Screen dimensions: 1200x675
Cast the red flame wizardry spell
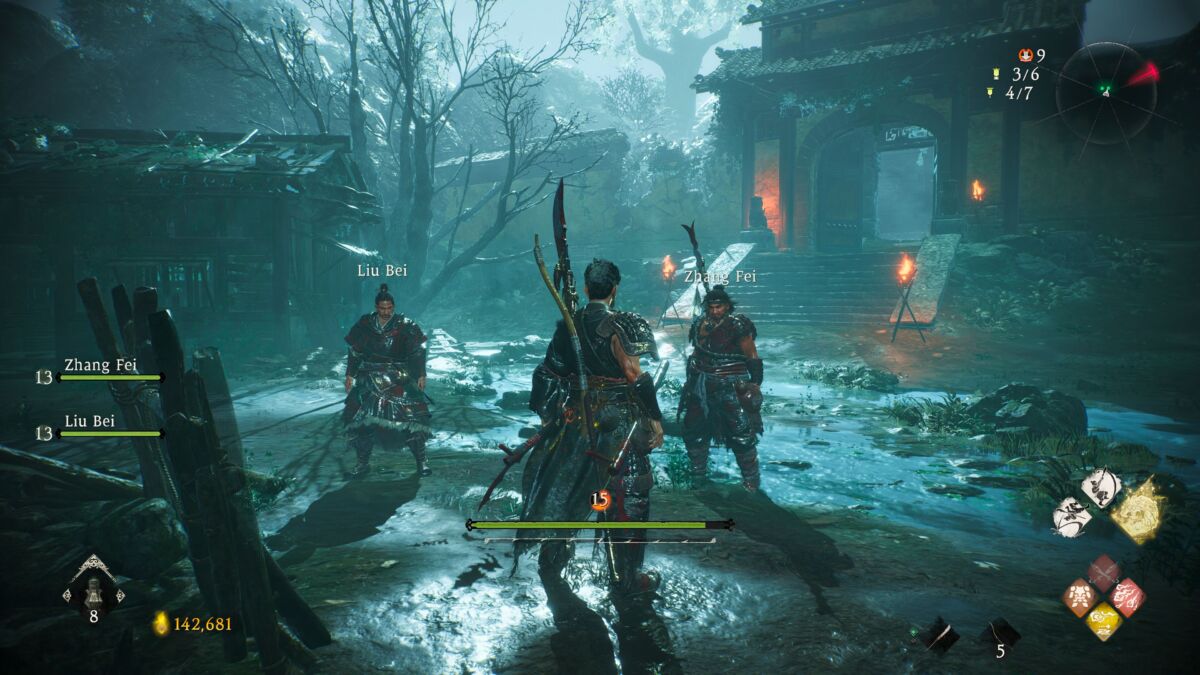pos(1127,597)
